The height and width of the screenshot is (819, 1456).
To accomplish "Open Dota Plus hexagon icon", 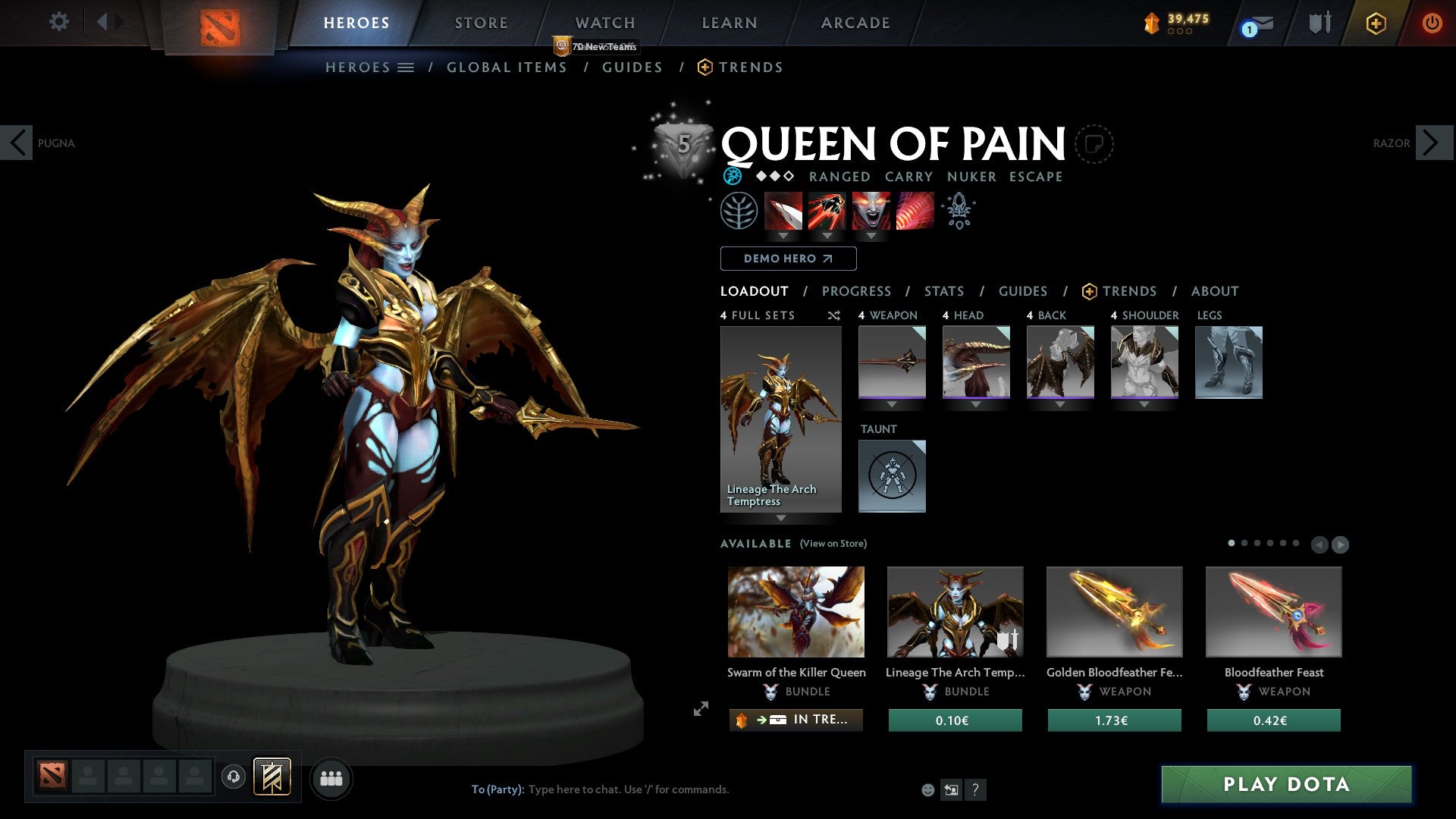I will (x=1375, y=24).
